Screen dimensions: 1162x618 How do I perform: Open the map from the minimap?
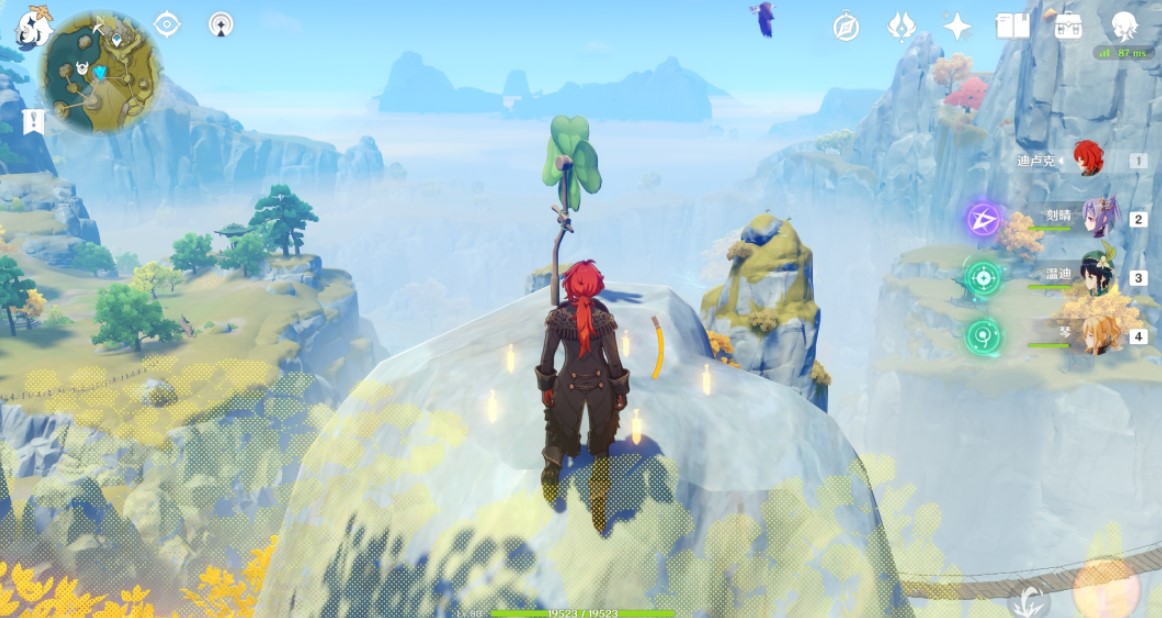(98, 73)
